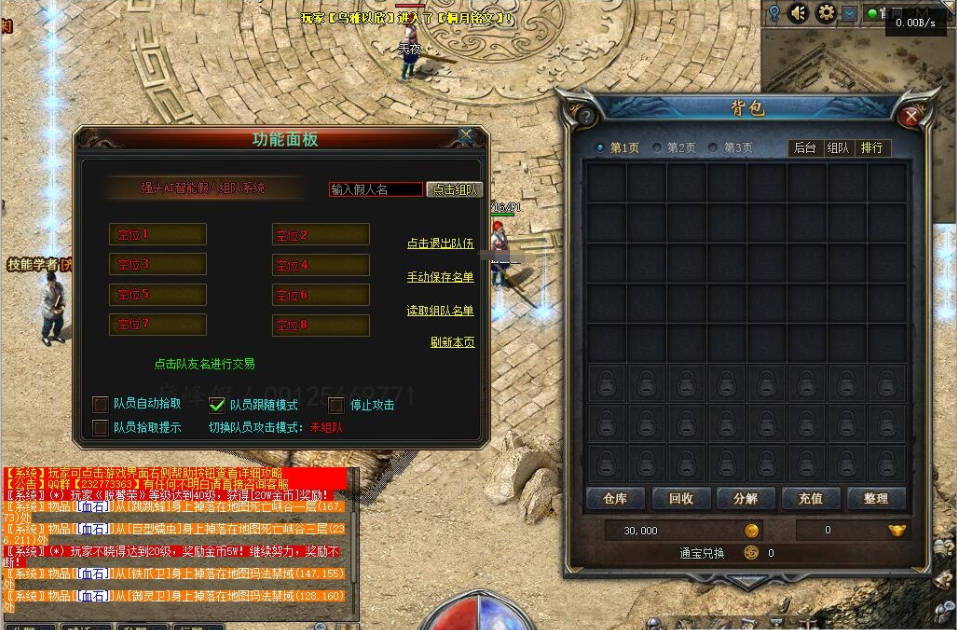Enable 队员自动拾取 auto-pickup
The image size is (957, 630).
(x=100, y=404)
